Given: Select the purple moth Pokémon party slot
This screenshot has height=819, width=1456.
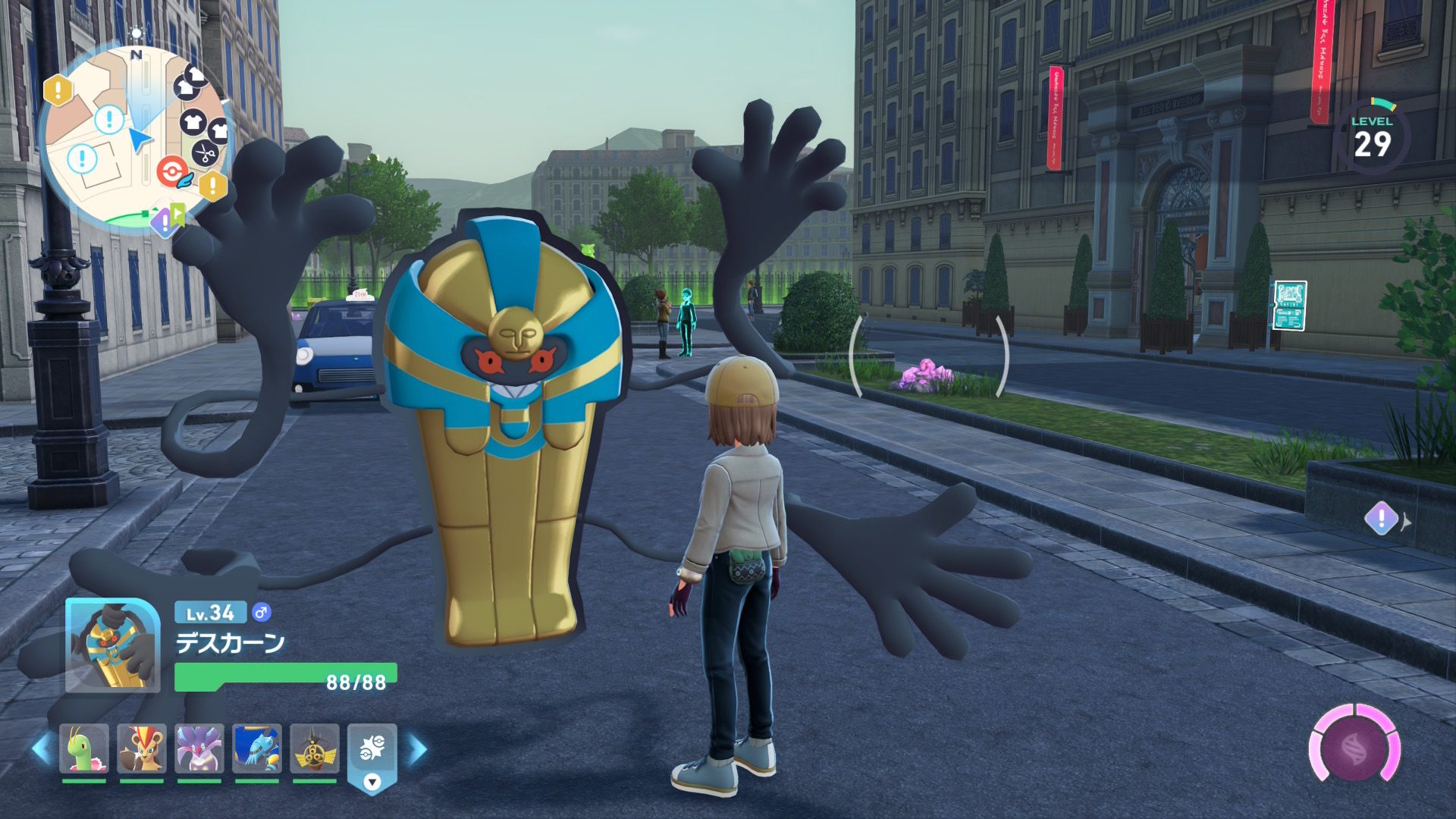Looking at the screenshot, I should tap(199, 748).
